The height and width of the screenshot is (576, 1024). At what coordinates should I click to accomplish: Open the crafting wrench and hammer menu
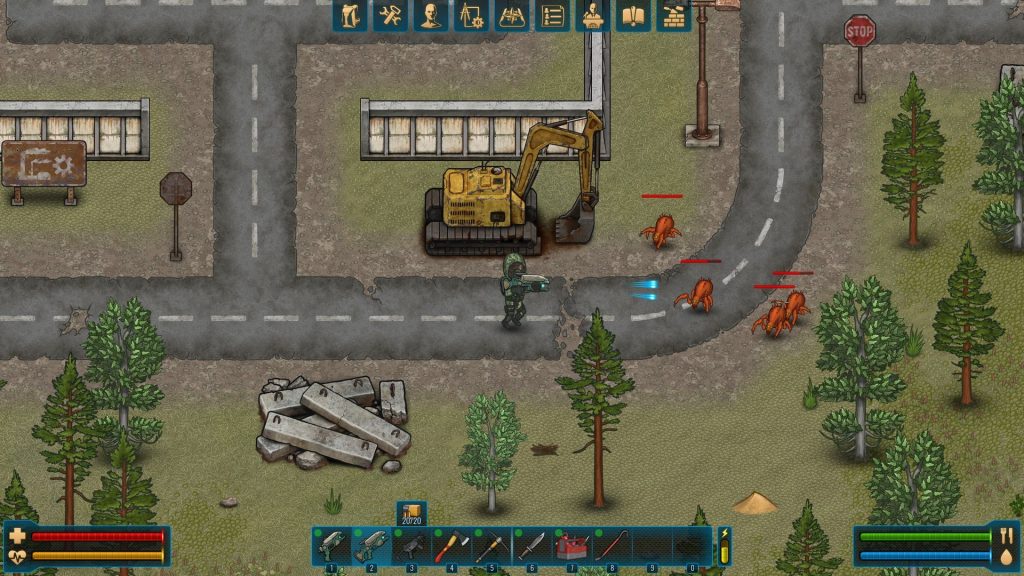click(x=391, y=15)
